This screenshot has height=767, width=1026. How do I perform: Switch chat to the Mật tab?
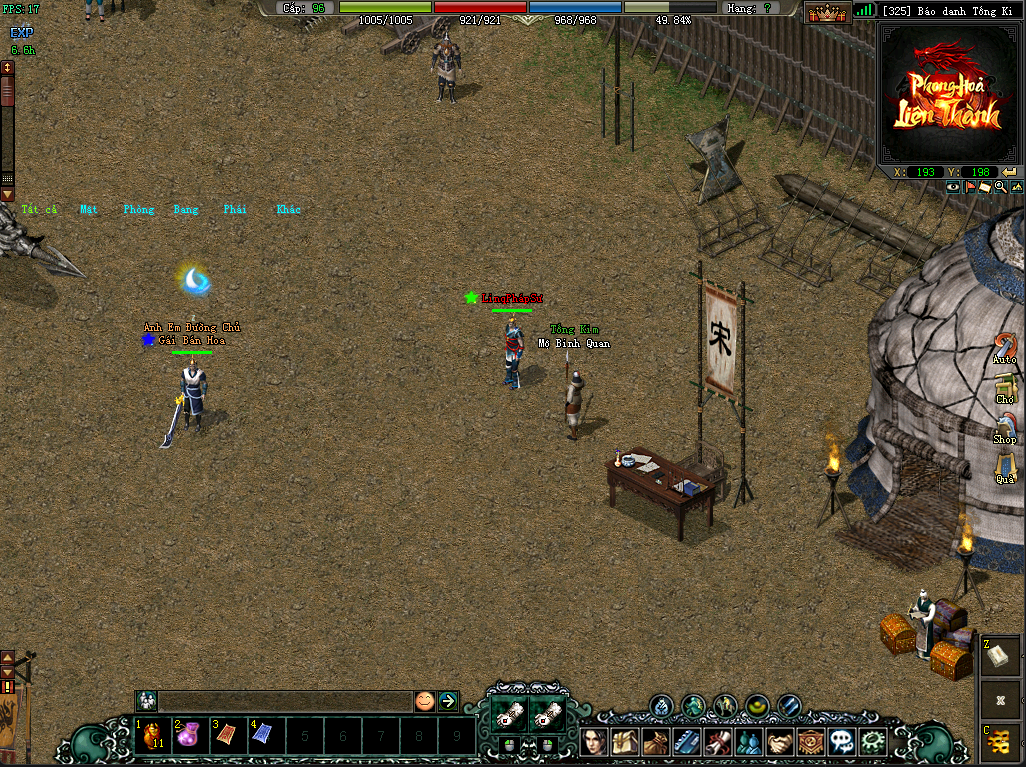click(x=90, y=210)
